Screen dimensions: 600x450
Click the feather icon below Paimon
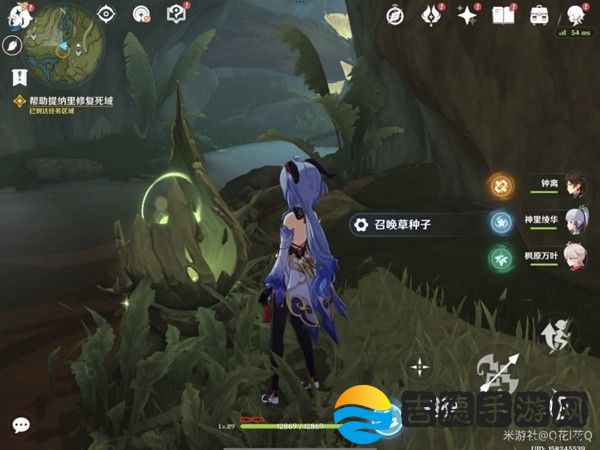point(13,46)
